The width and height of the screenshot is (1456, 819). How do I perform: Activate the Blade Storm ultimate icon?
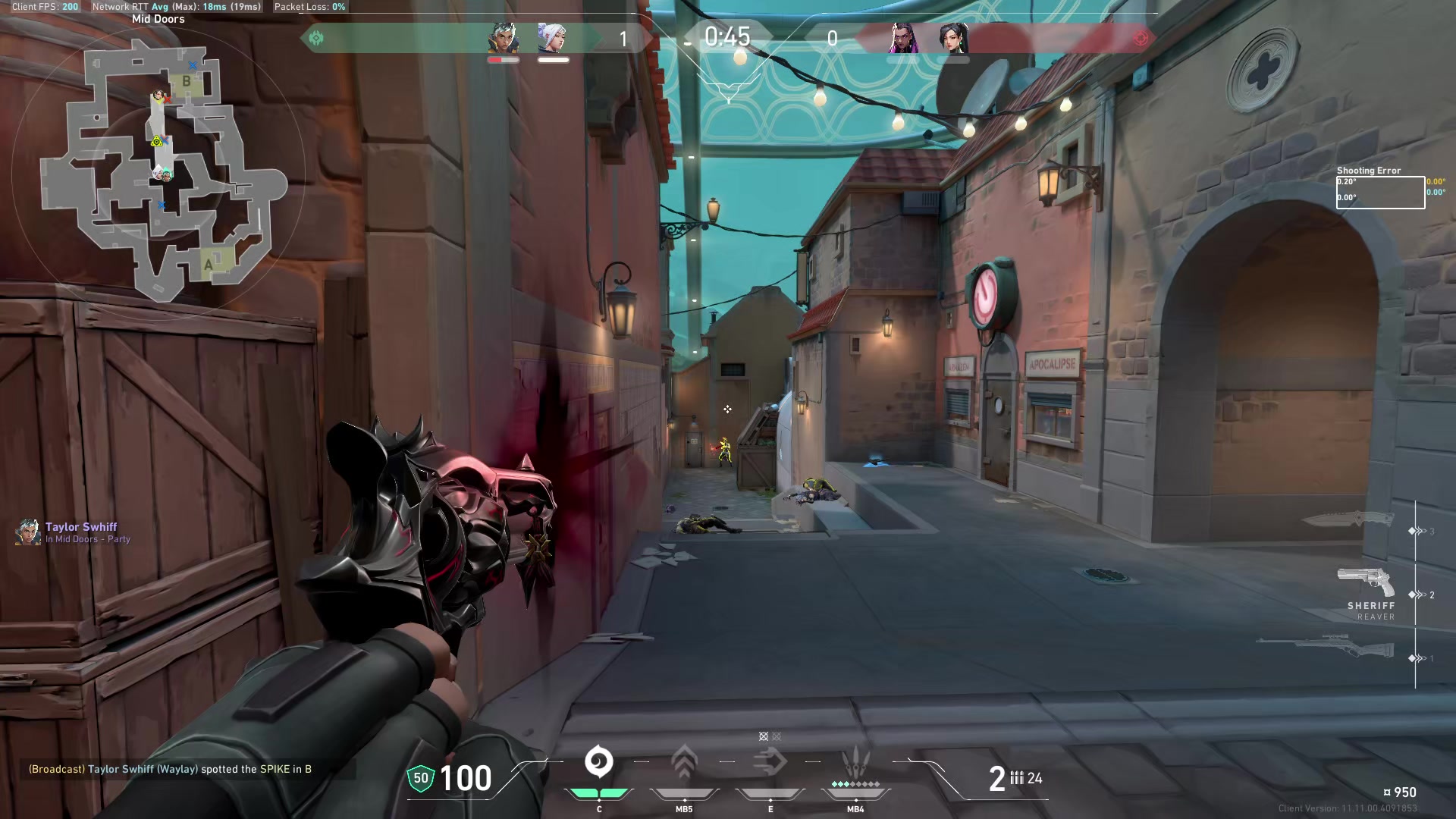pyautogui.click(x=855, y=762)
